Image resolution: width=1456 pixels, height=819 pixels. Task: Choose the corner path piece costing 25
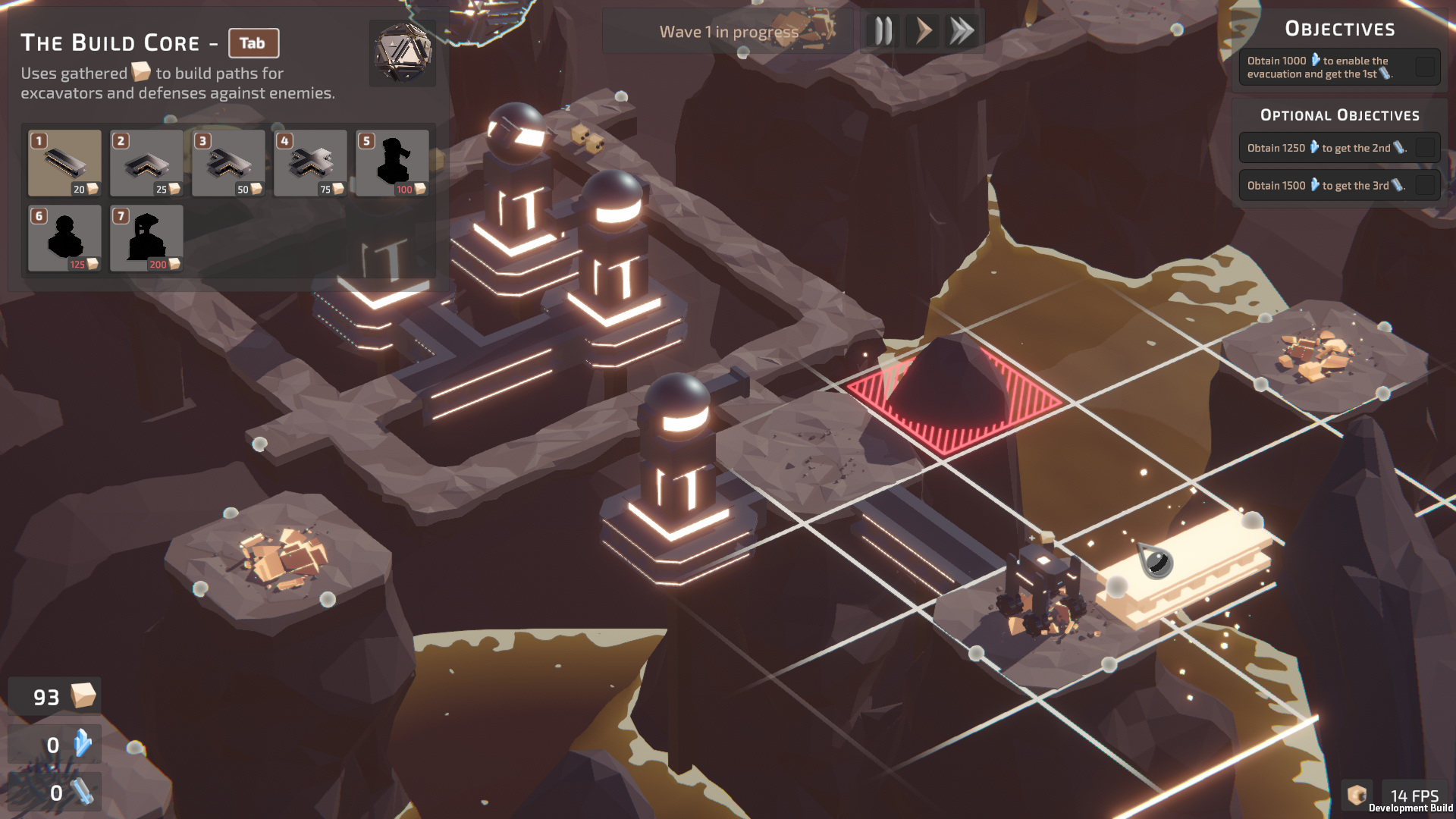pyautogui.click(x=146, y=162)
